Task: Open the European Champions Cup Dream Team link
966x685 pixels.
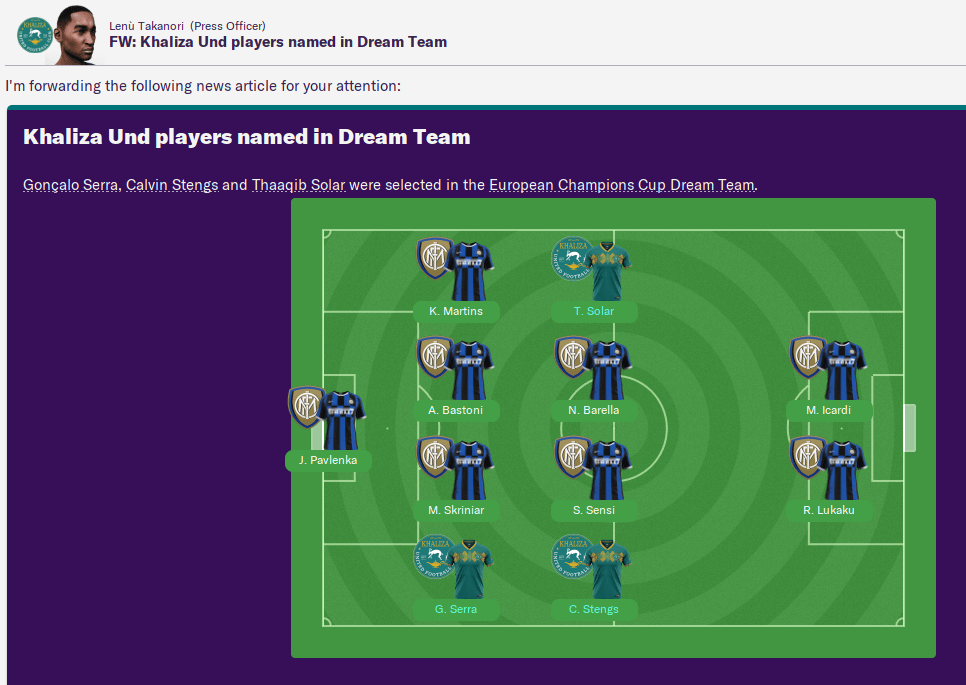Action: pos(621,185)
